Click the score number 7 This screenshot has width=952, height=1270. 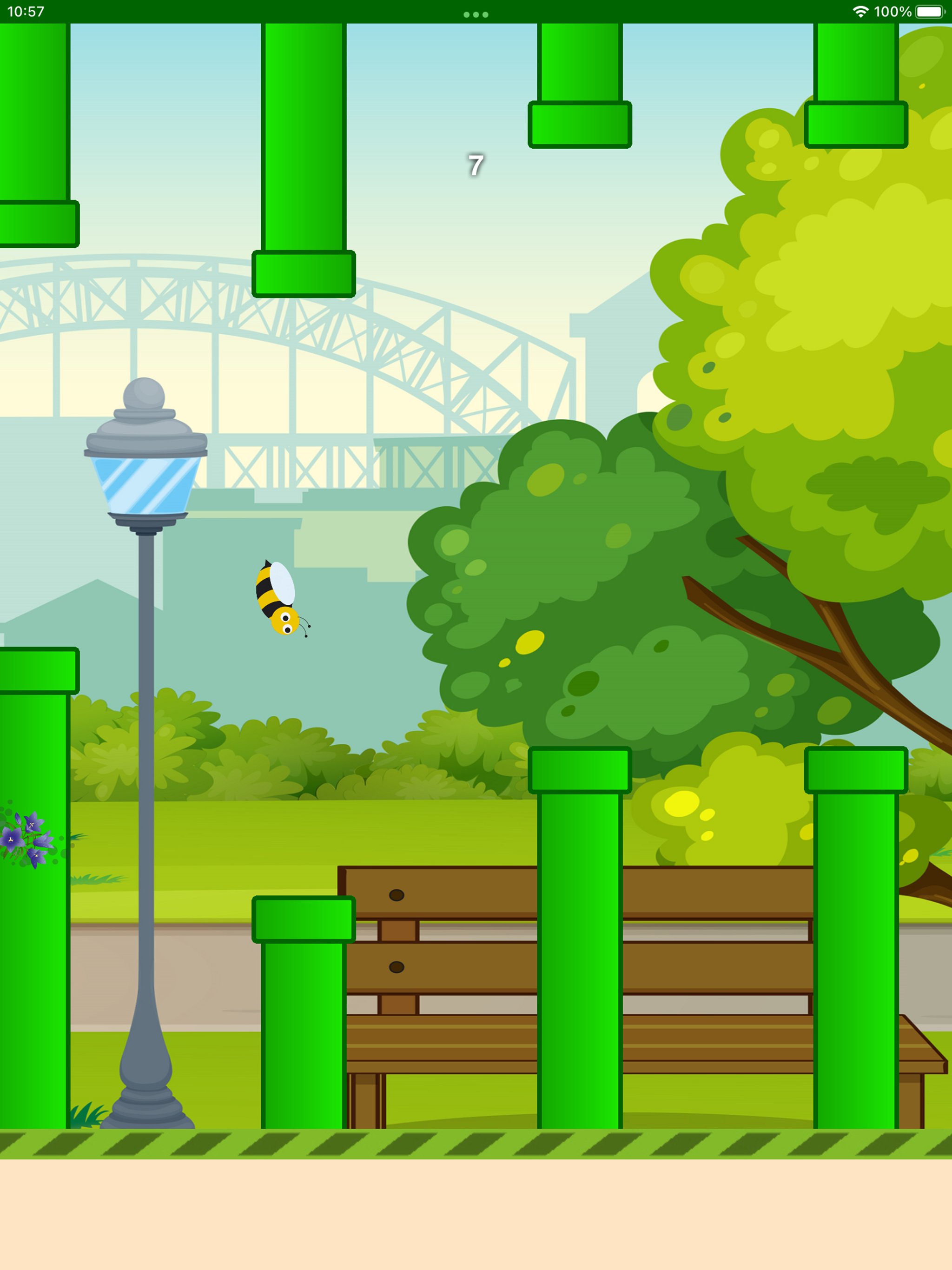click(x=476, y=165)
